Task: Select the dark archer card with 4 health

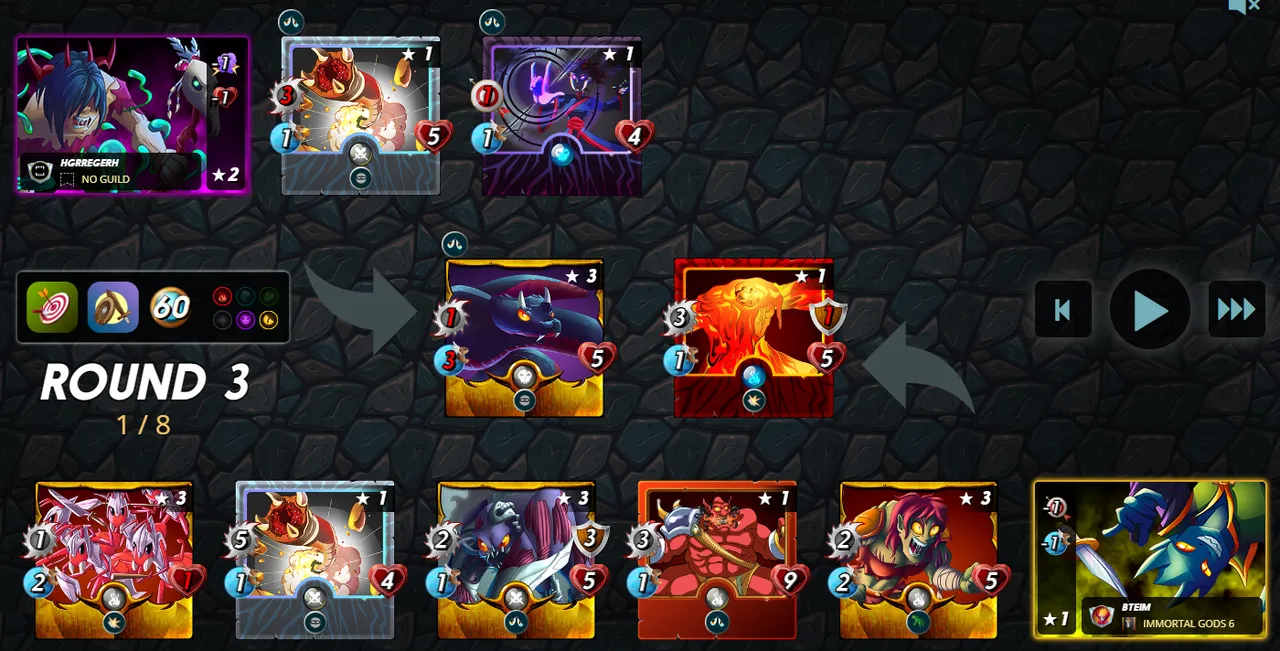Action: (x=561, y=116)
